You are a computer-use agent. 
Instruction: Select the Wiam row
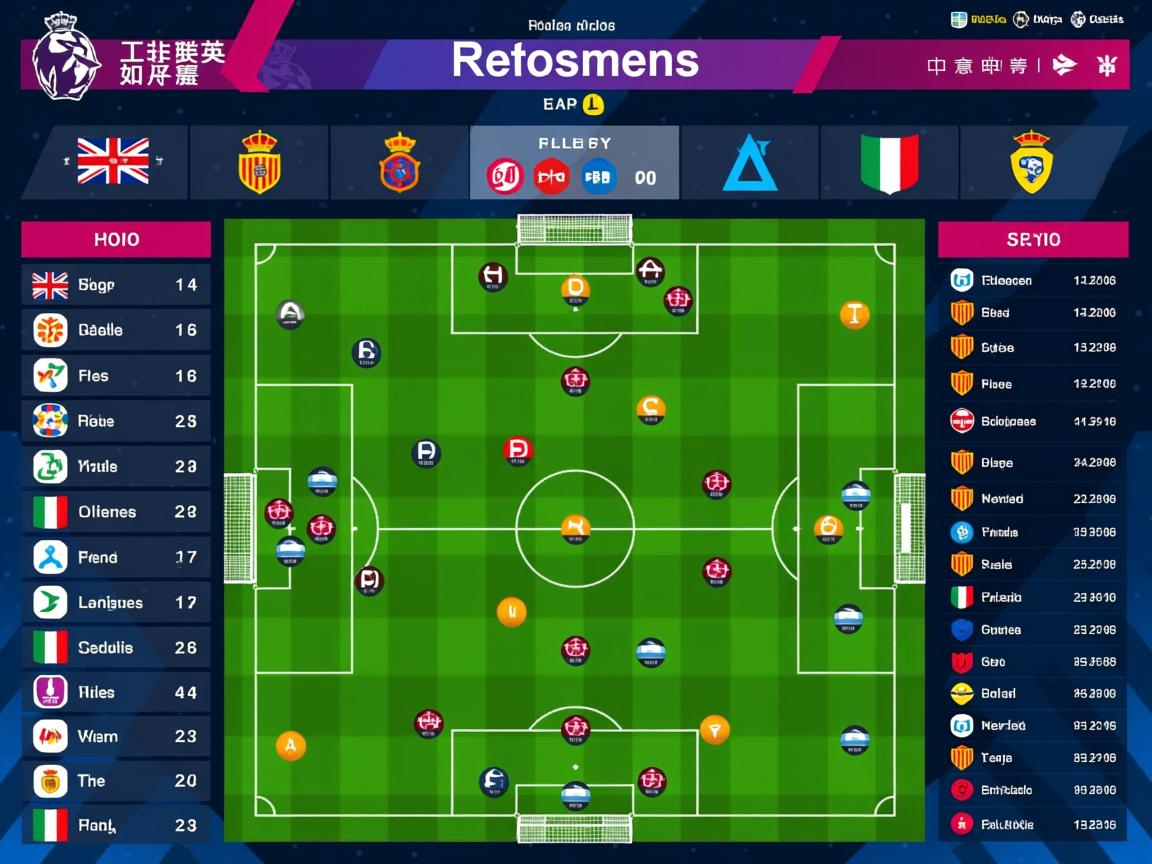pos(116,737)
